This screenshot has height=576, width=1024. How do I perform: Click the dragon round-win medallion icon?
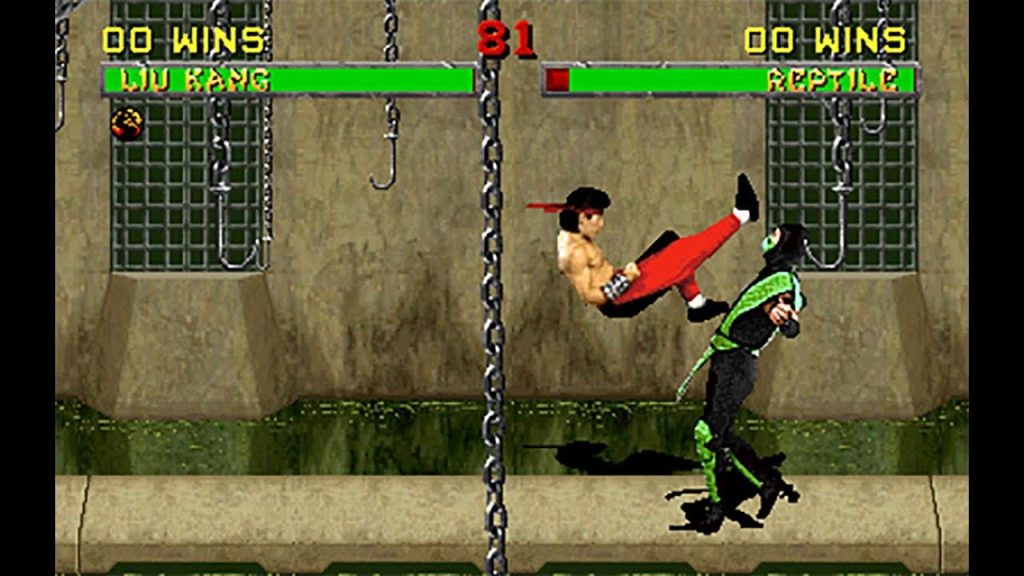point(127,123)
